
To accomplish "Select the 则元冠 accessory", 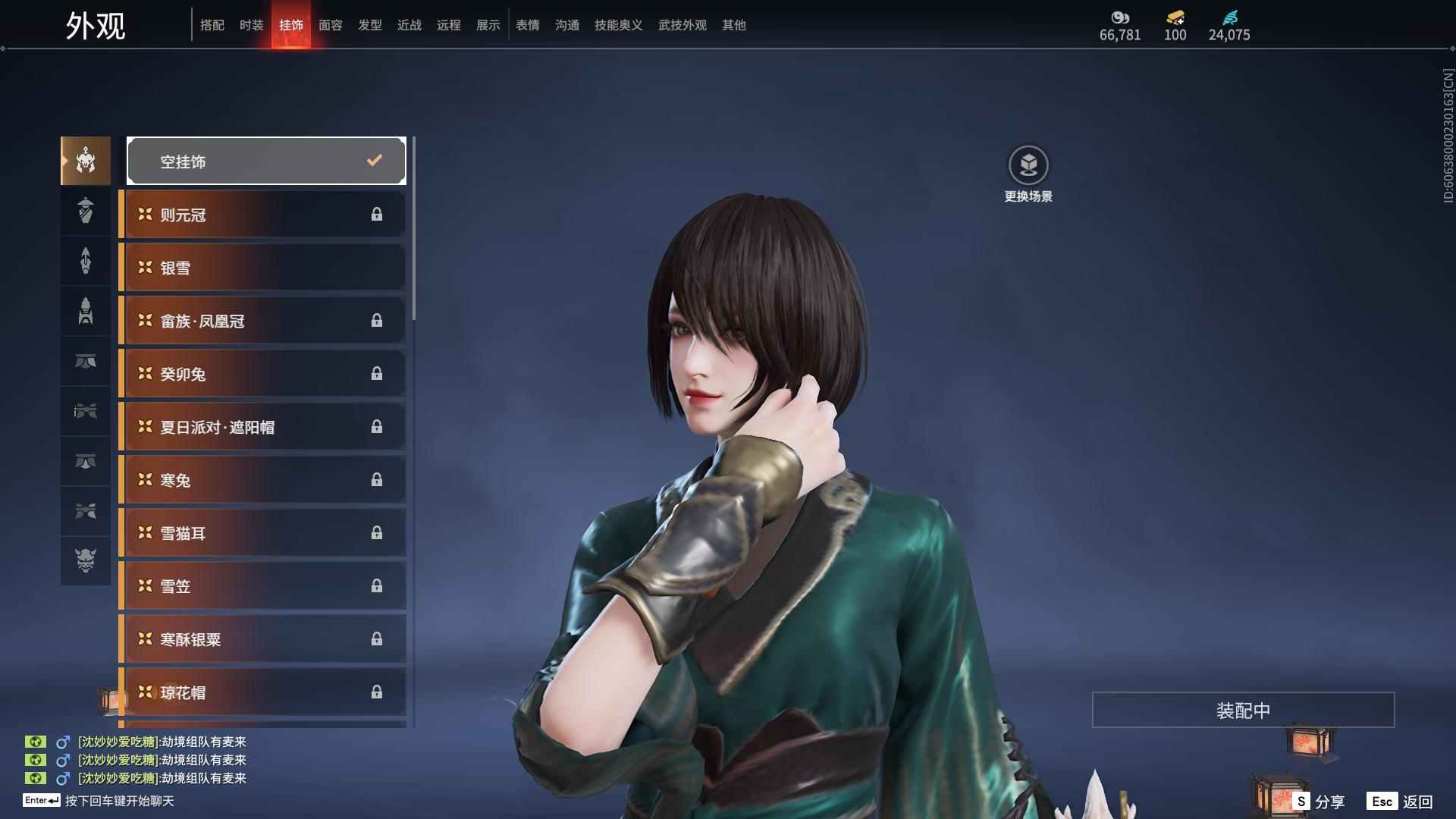I will coord(262,215).
